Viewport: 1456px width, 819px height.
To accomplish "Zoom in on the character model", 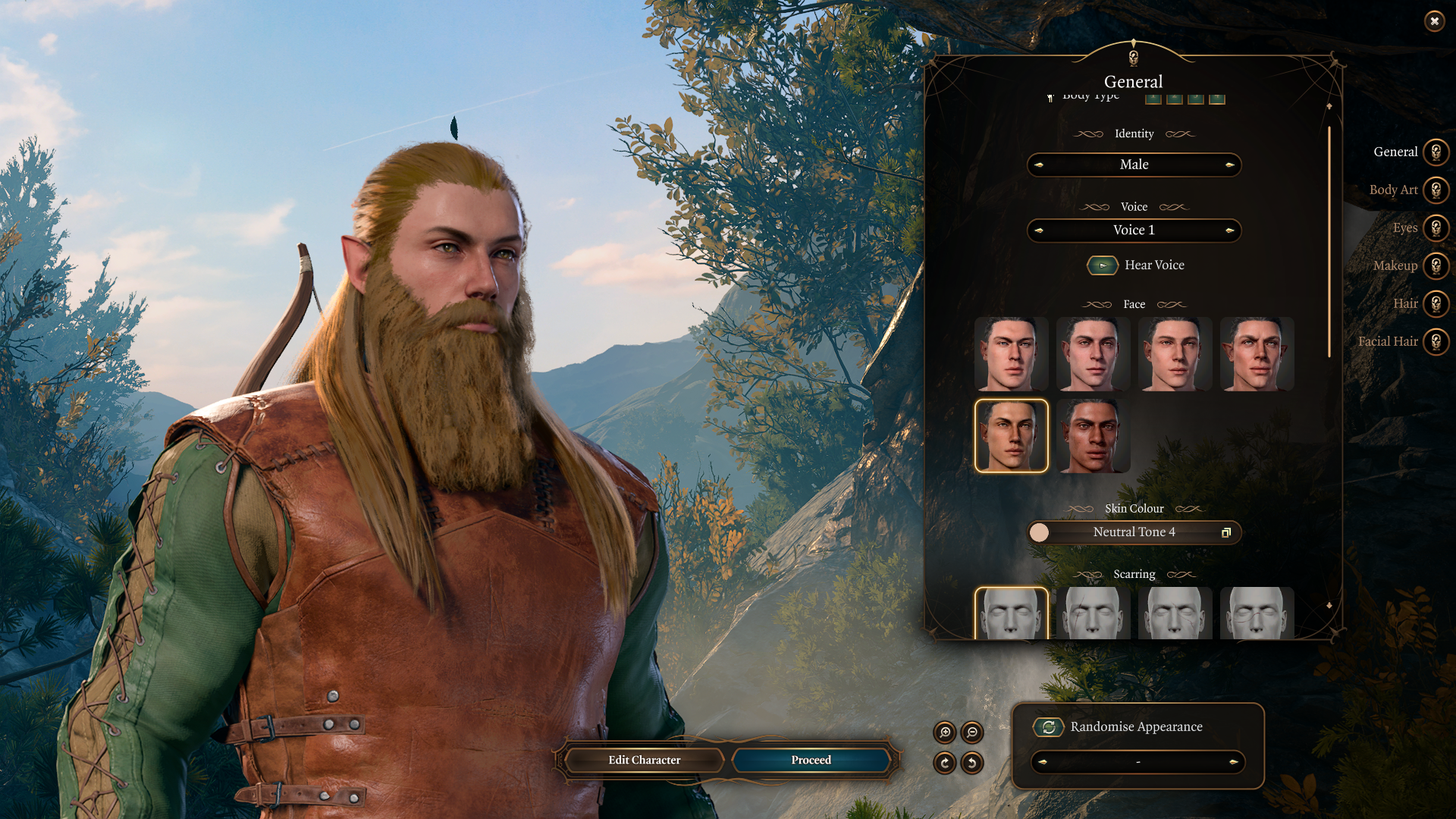I will [x=945, y=733].
